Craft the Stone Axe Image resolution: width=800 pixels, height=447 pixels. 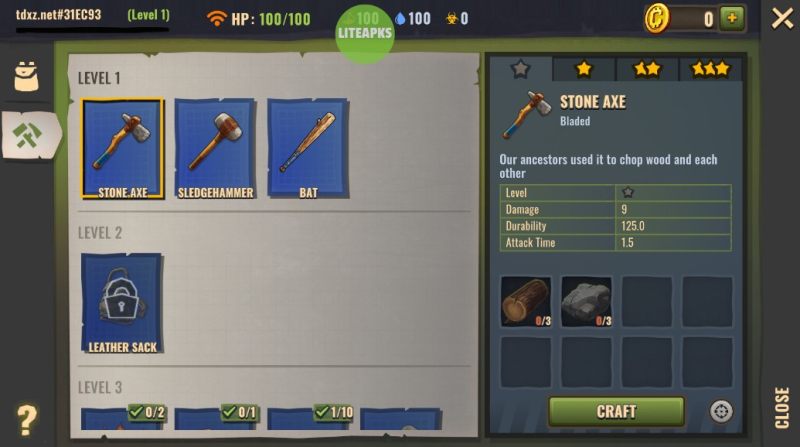pos(616,411)
